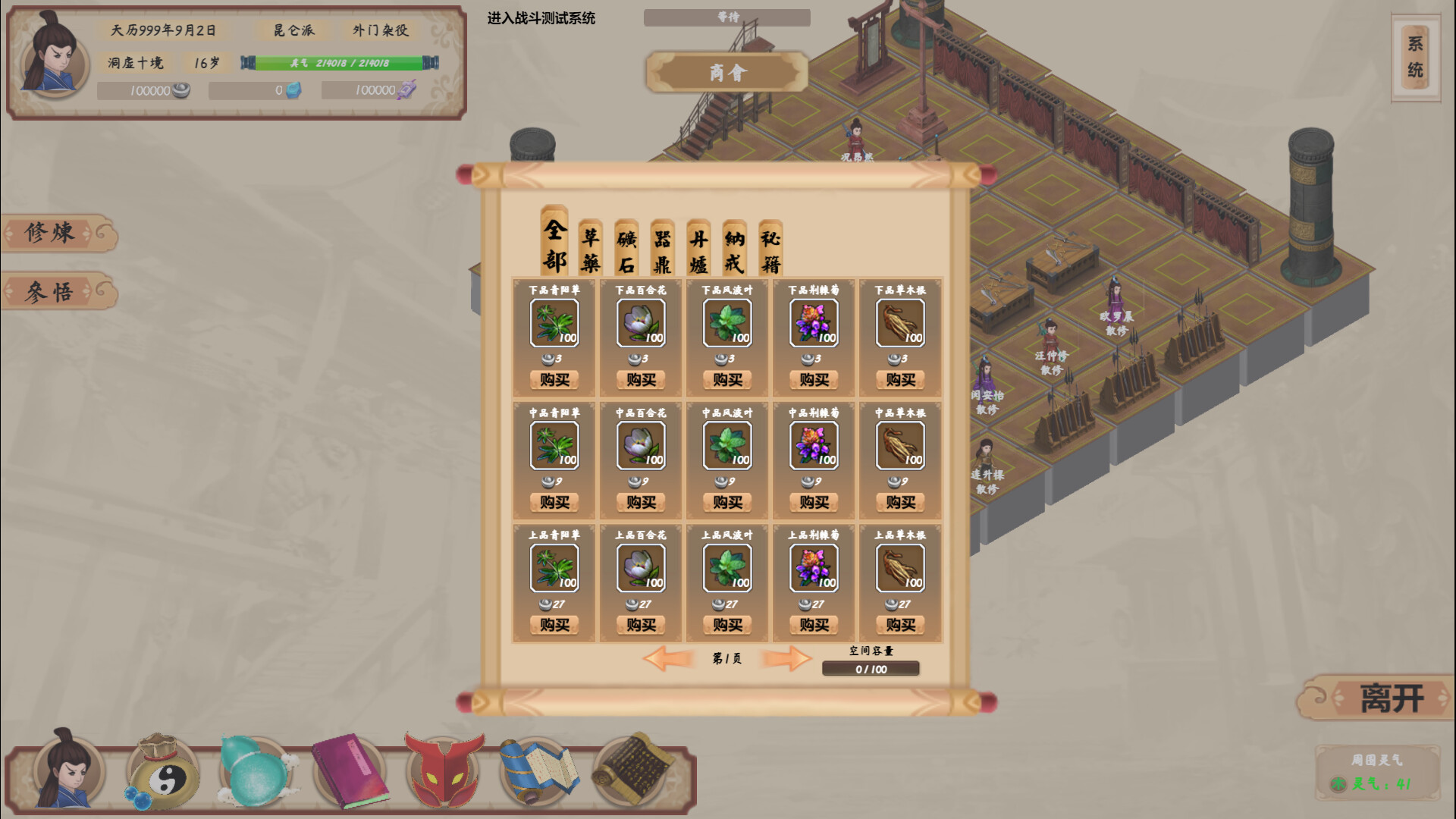Open the 系统 menu

pyautogui.click(x=1415, y=55)
